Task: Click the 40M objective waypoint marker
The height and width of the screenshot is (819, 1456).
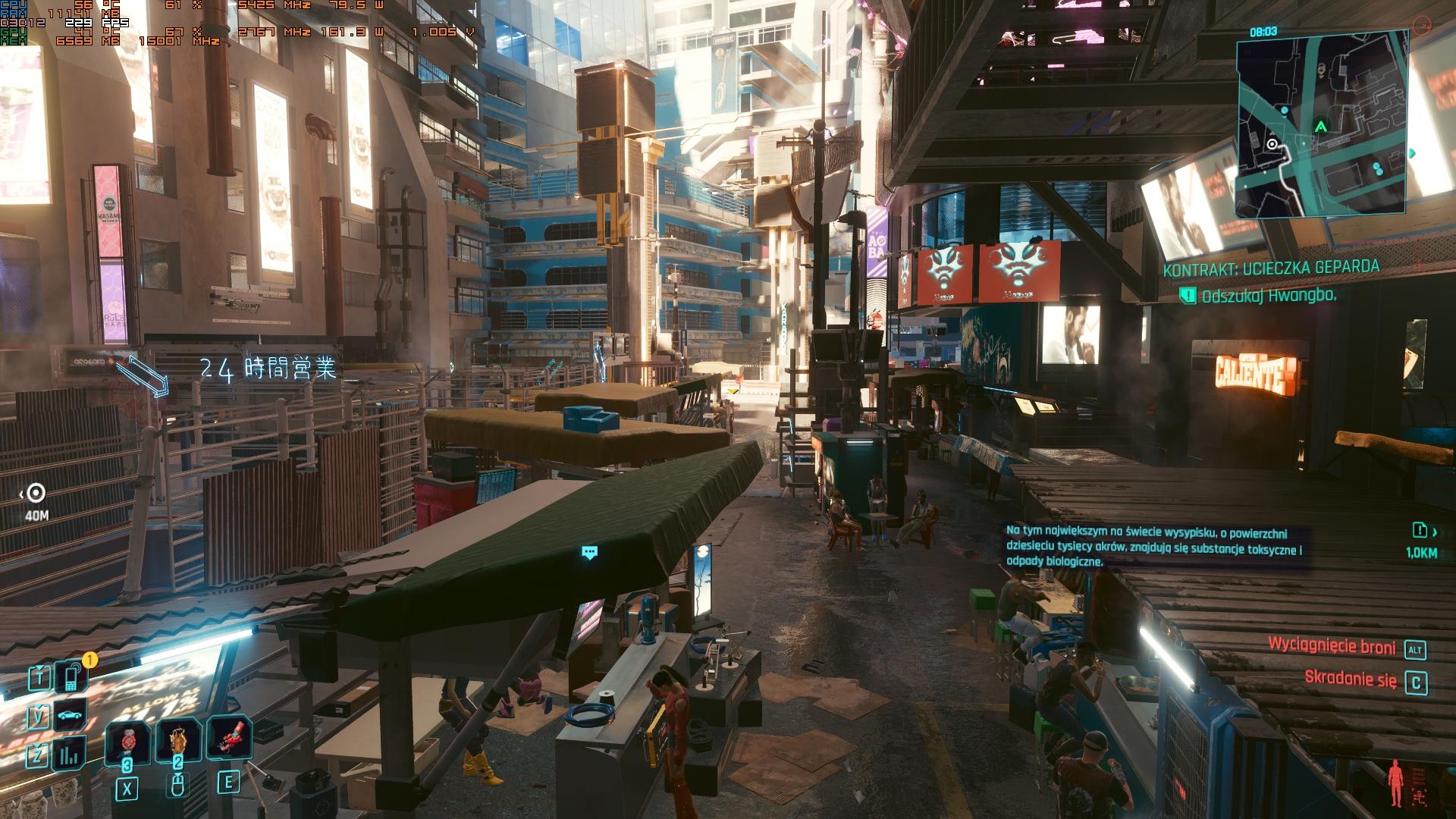Action: (36, 494)
